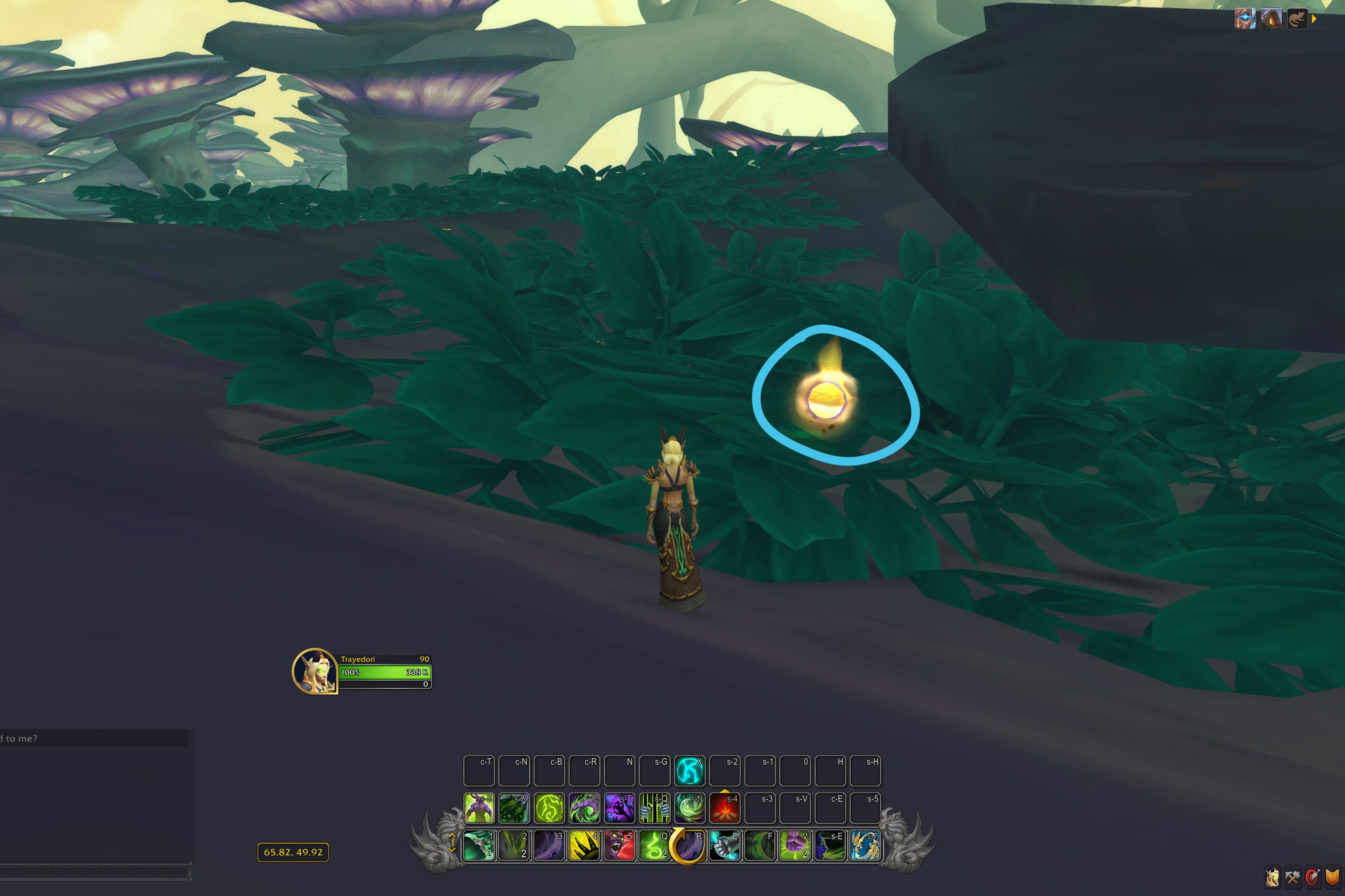Viewport: 1345px width, 896px height.
Task: Click the cyan rune ability on the top action bar
Action: pyautogui.click(x=690, y=770)
